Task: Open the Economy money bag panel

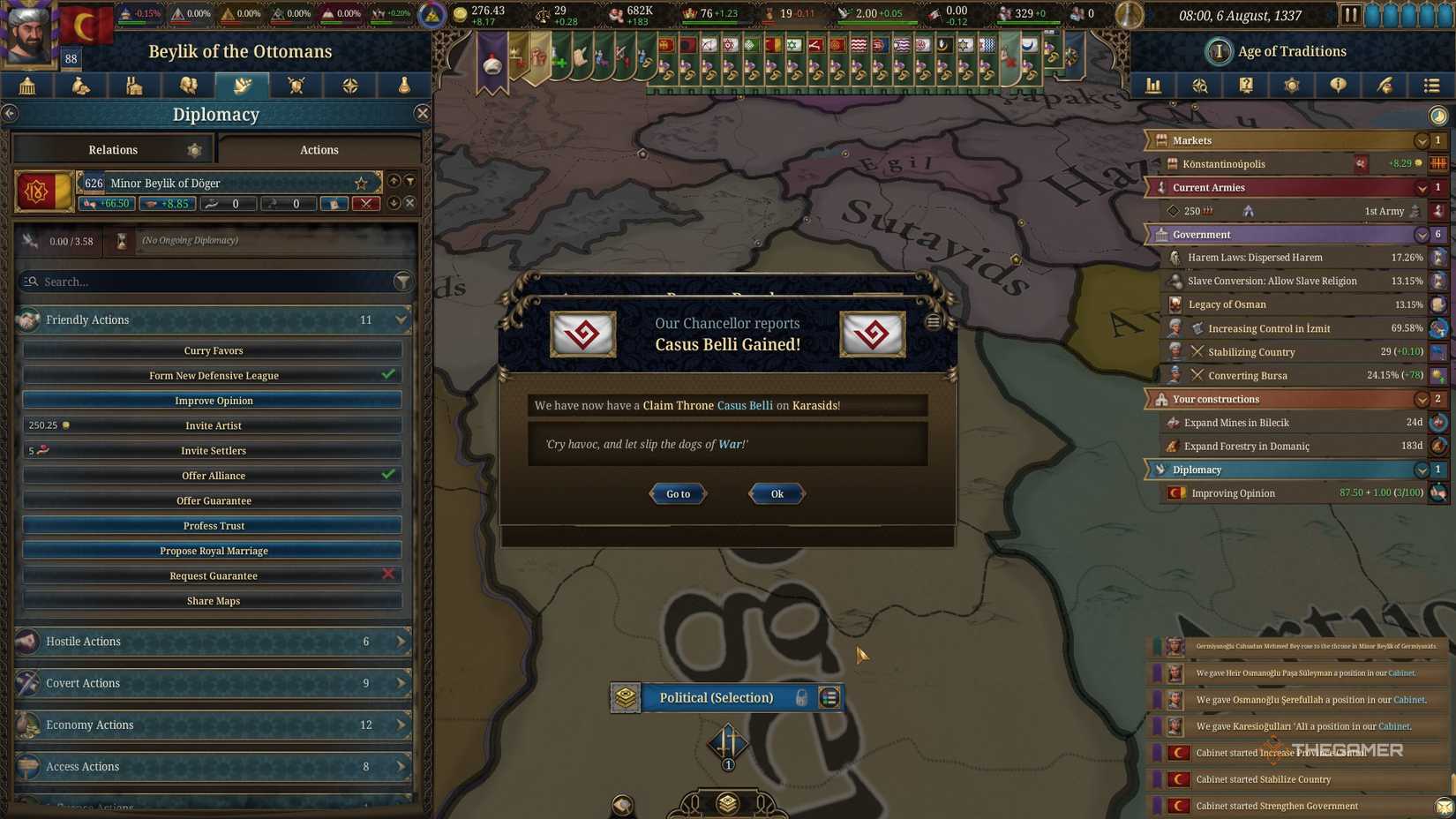Action: pos(79,86)
